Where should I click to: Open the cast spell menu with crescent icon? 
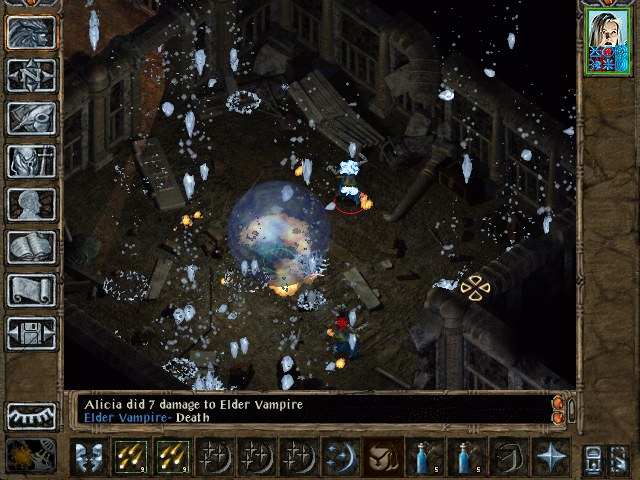point(340,457)
